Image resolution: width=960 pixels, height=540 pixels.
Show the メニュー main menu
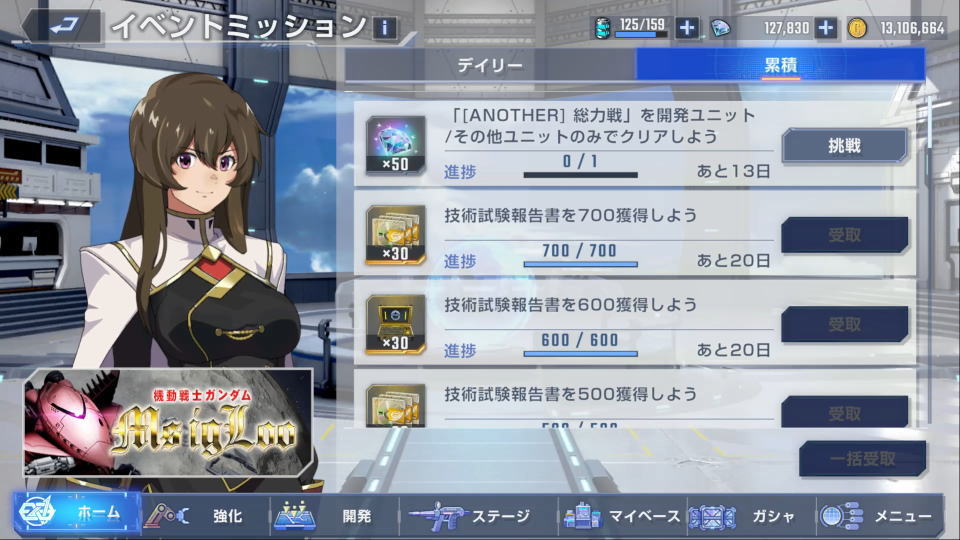pyautogui.click(x=878, y=516)
